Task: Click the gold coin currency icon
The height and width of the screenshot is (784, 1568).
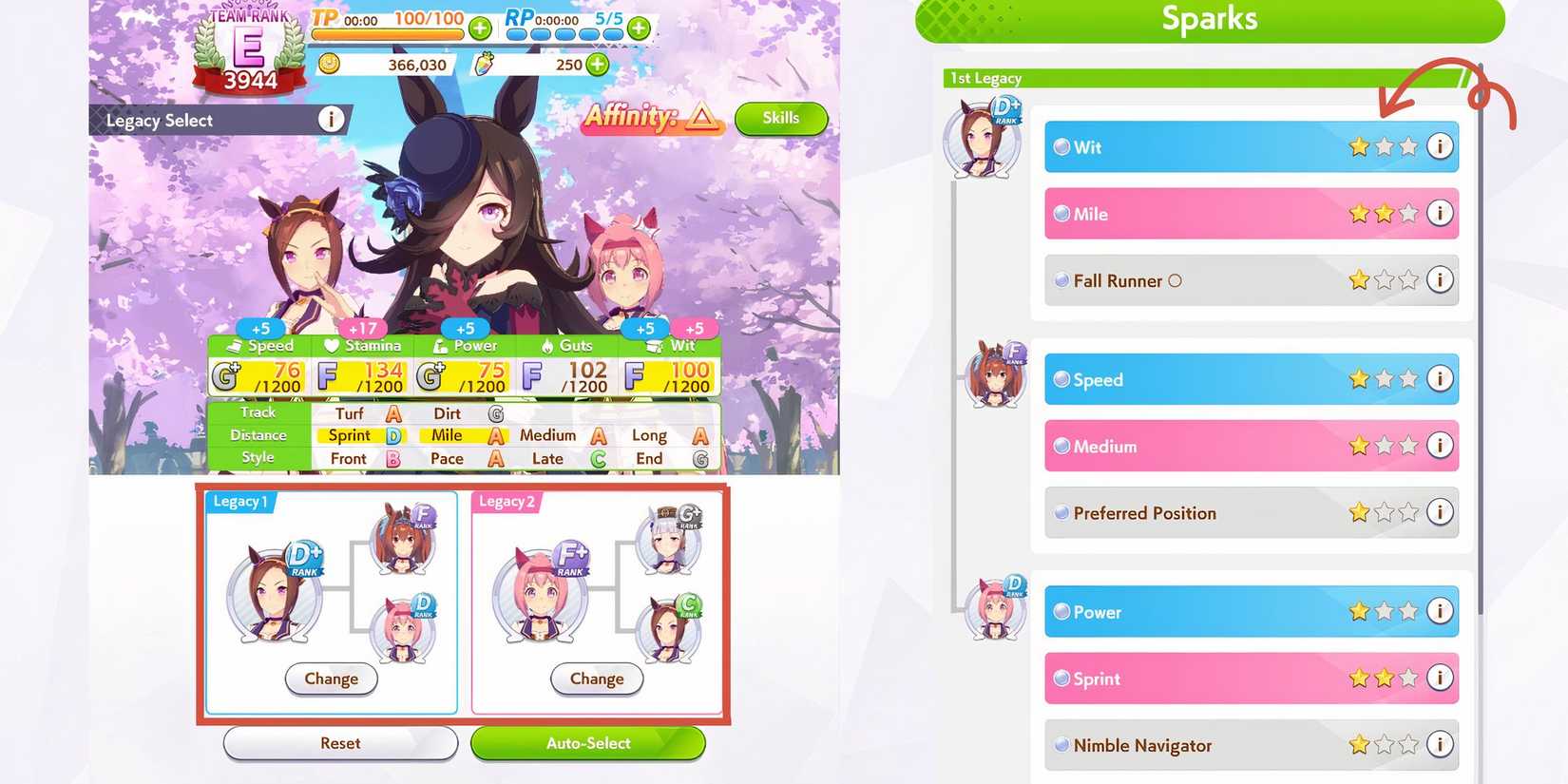Action: [328, 65]
